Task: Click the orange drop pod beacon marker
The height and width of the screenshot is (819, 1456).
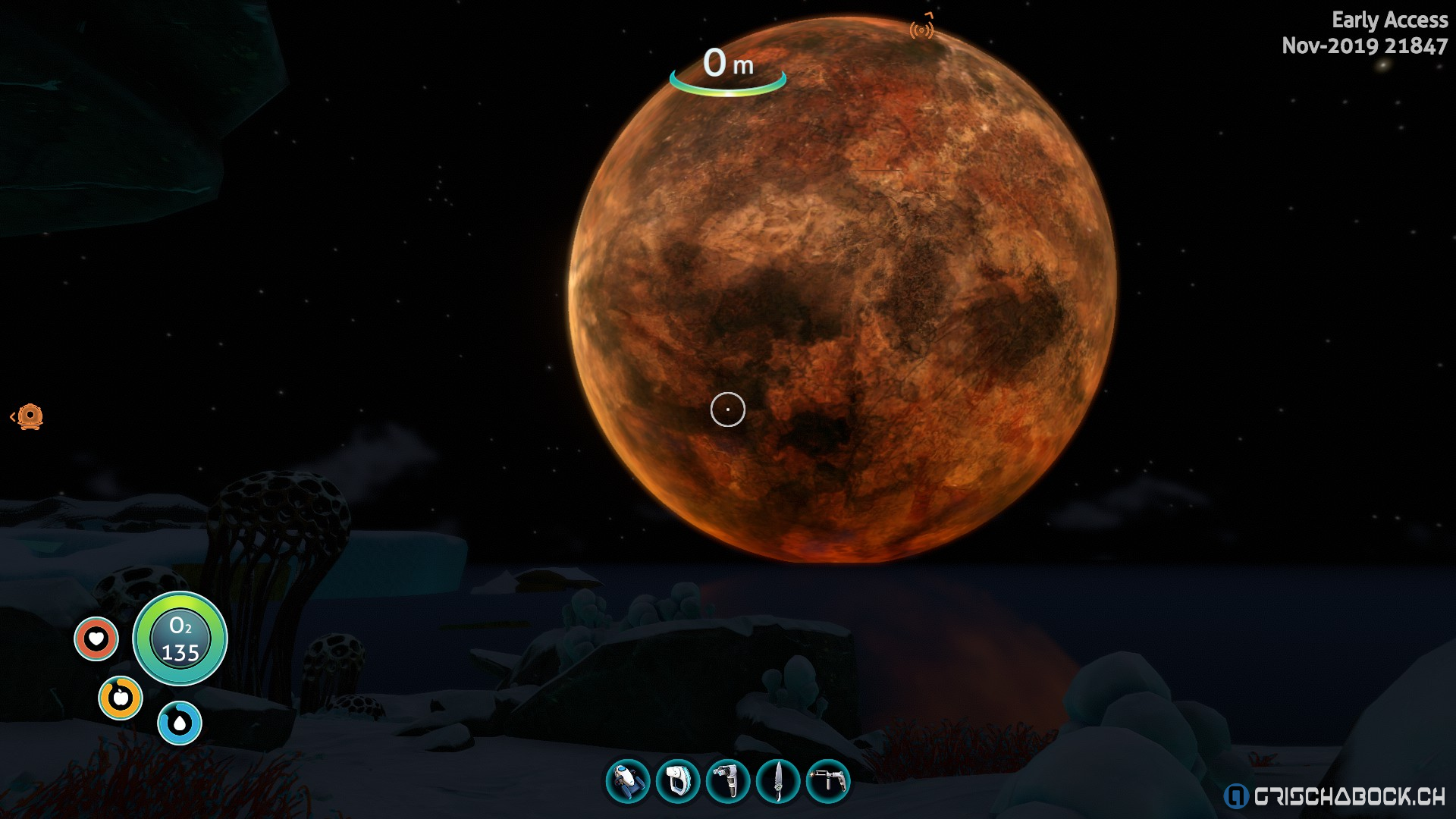Action: click(30, 417)
